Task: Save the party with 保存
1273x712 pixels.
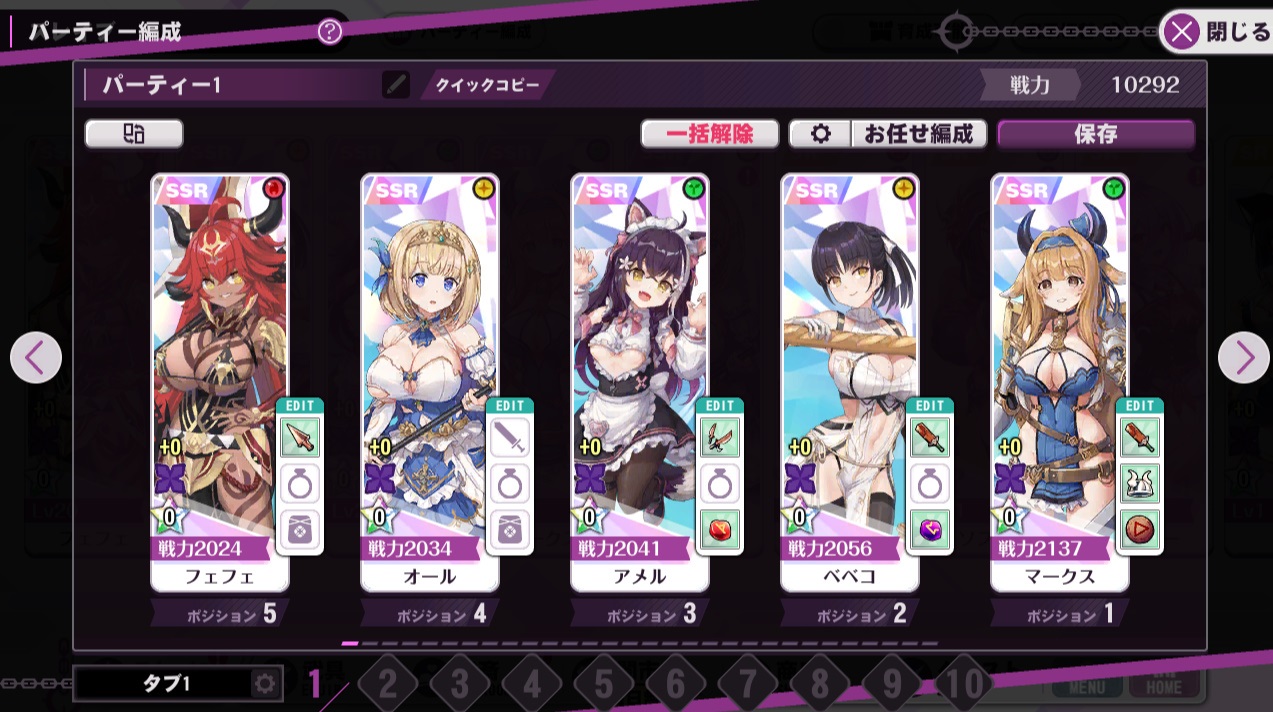Action: coord(1095,134)
